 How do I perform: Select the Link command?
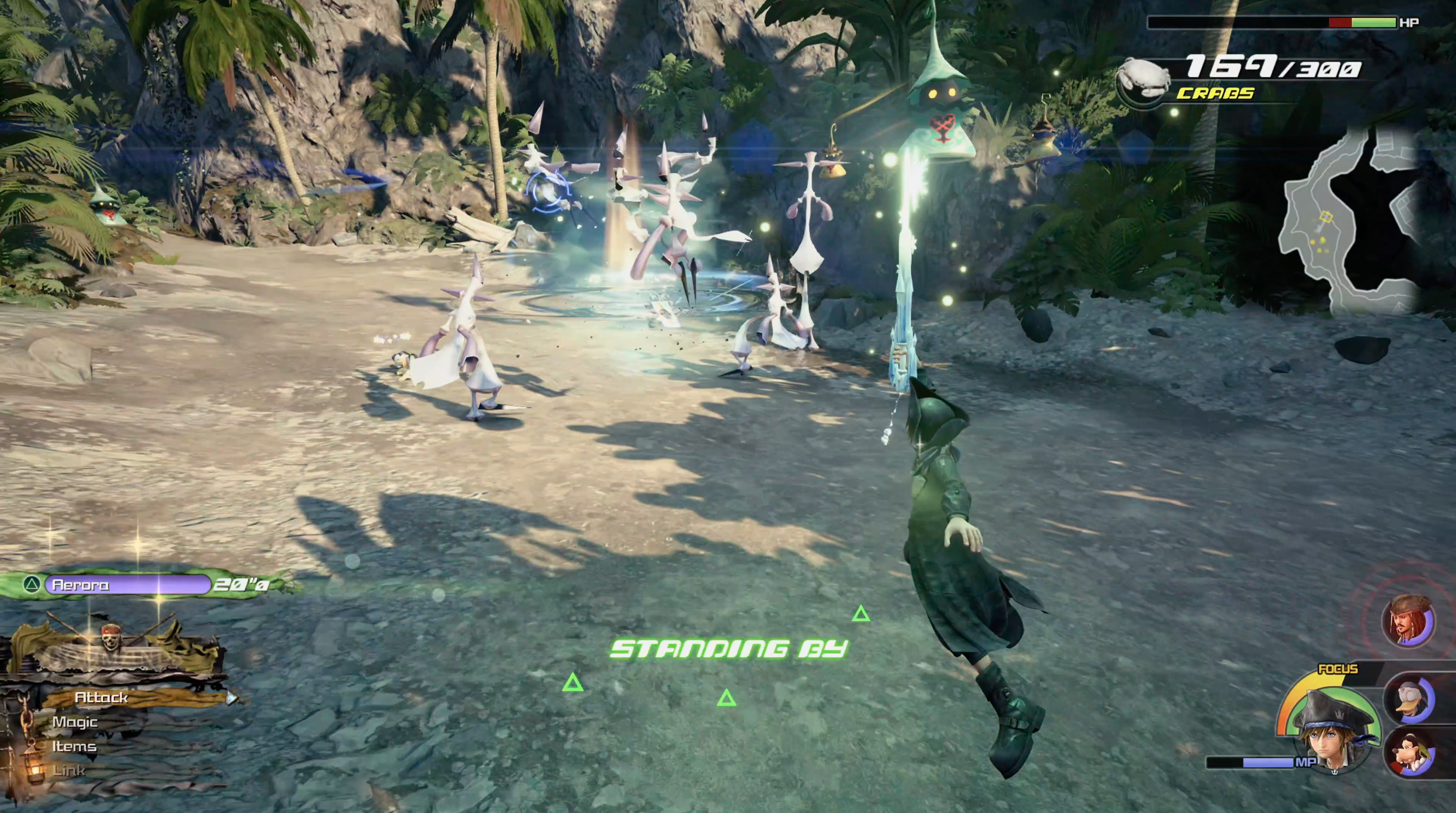click(69, 771)
